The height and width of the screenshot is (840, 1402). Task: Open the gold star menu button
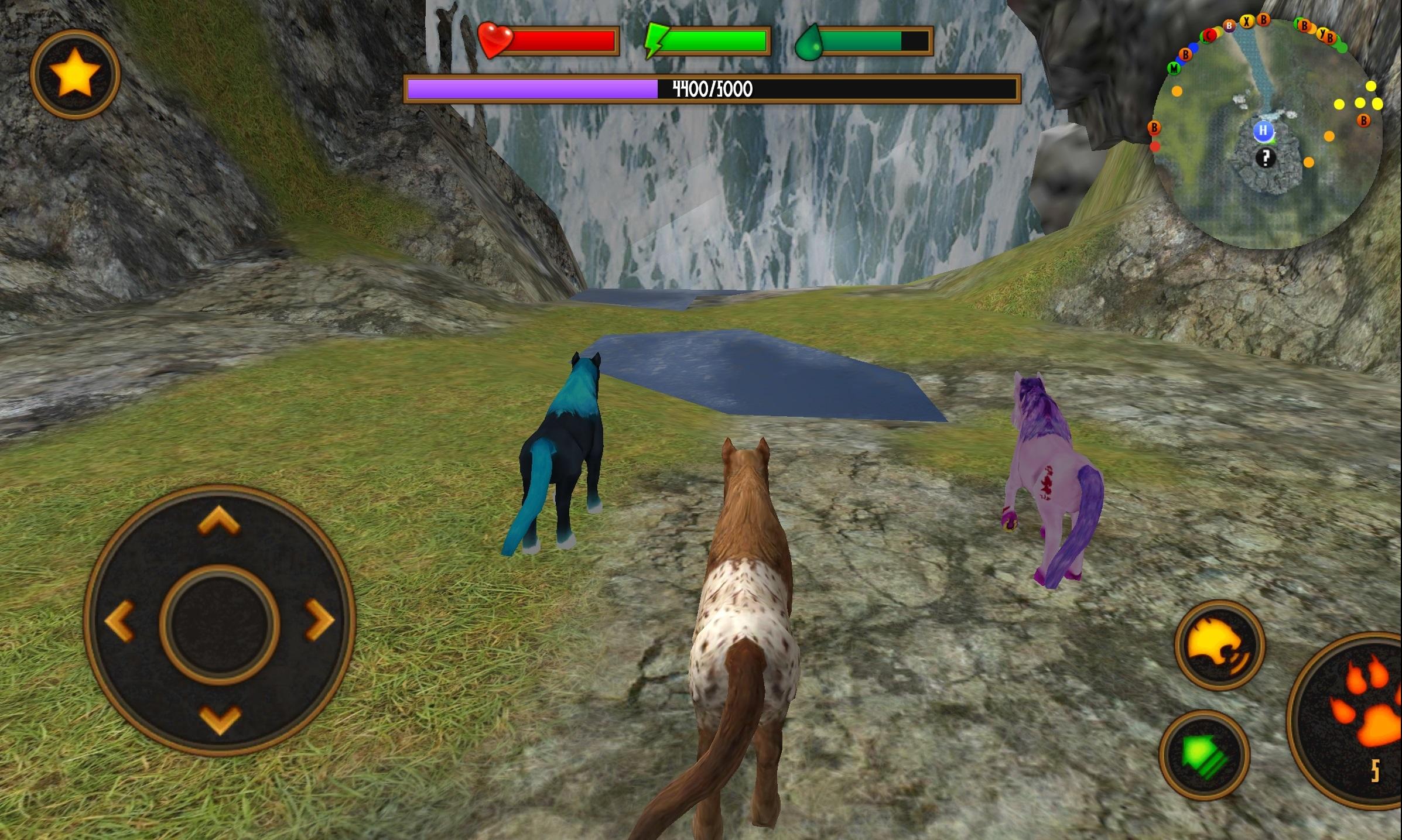tap(75, 75)
